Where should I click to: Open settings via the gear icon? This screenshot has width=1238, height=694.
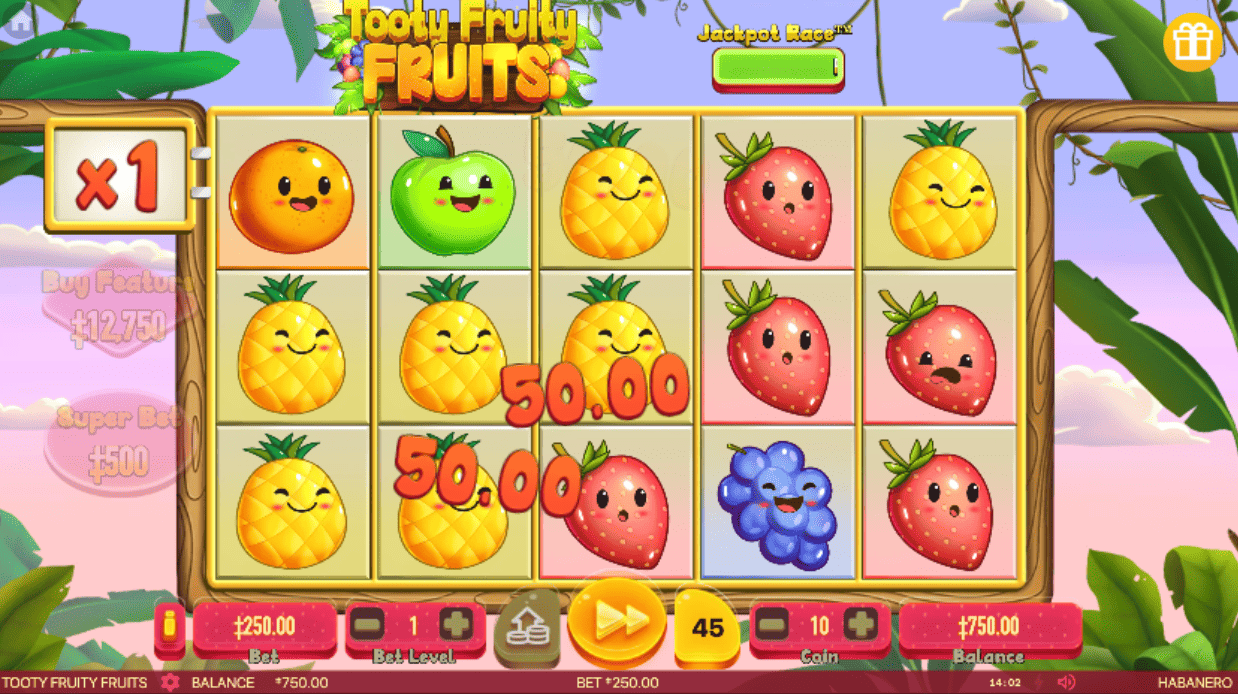pos(170,683)
